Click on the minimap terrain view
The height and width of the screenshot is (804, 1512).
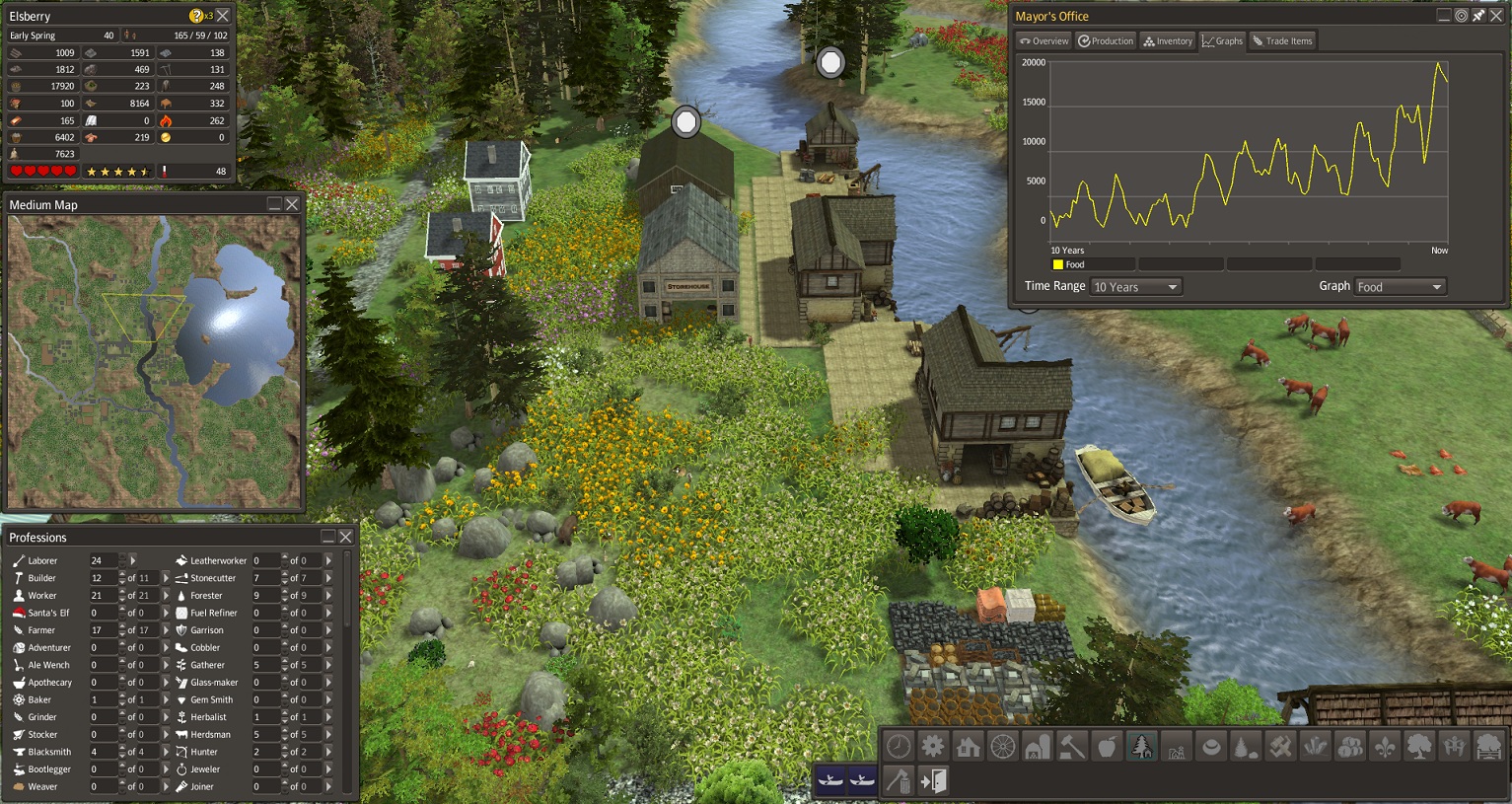[x=154, y=362]
